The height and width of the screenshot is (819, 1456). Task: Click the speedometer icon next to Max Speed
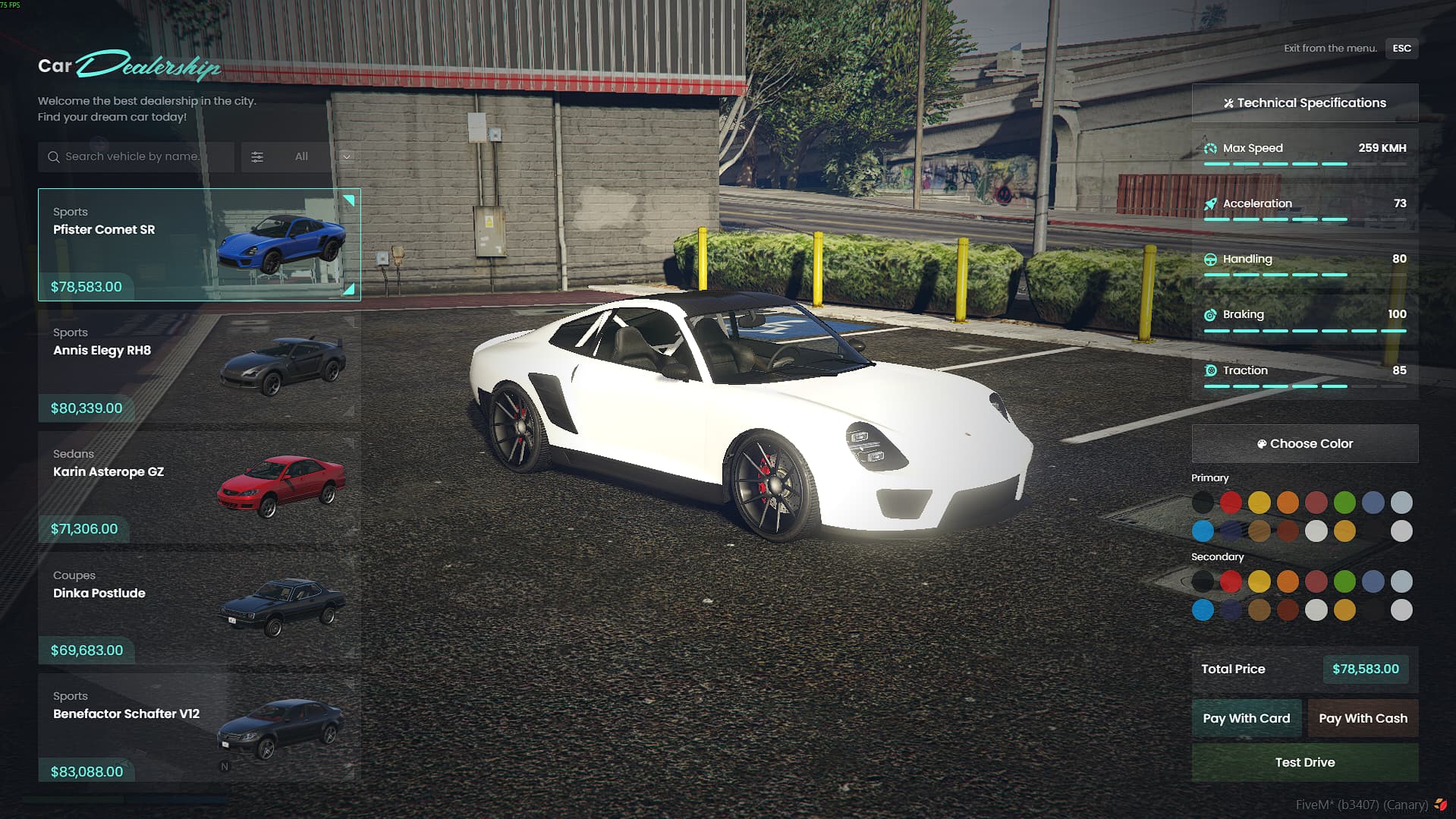[1209, 148]
